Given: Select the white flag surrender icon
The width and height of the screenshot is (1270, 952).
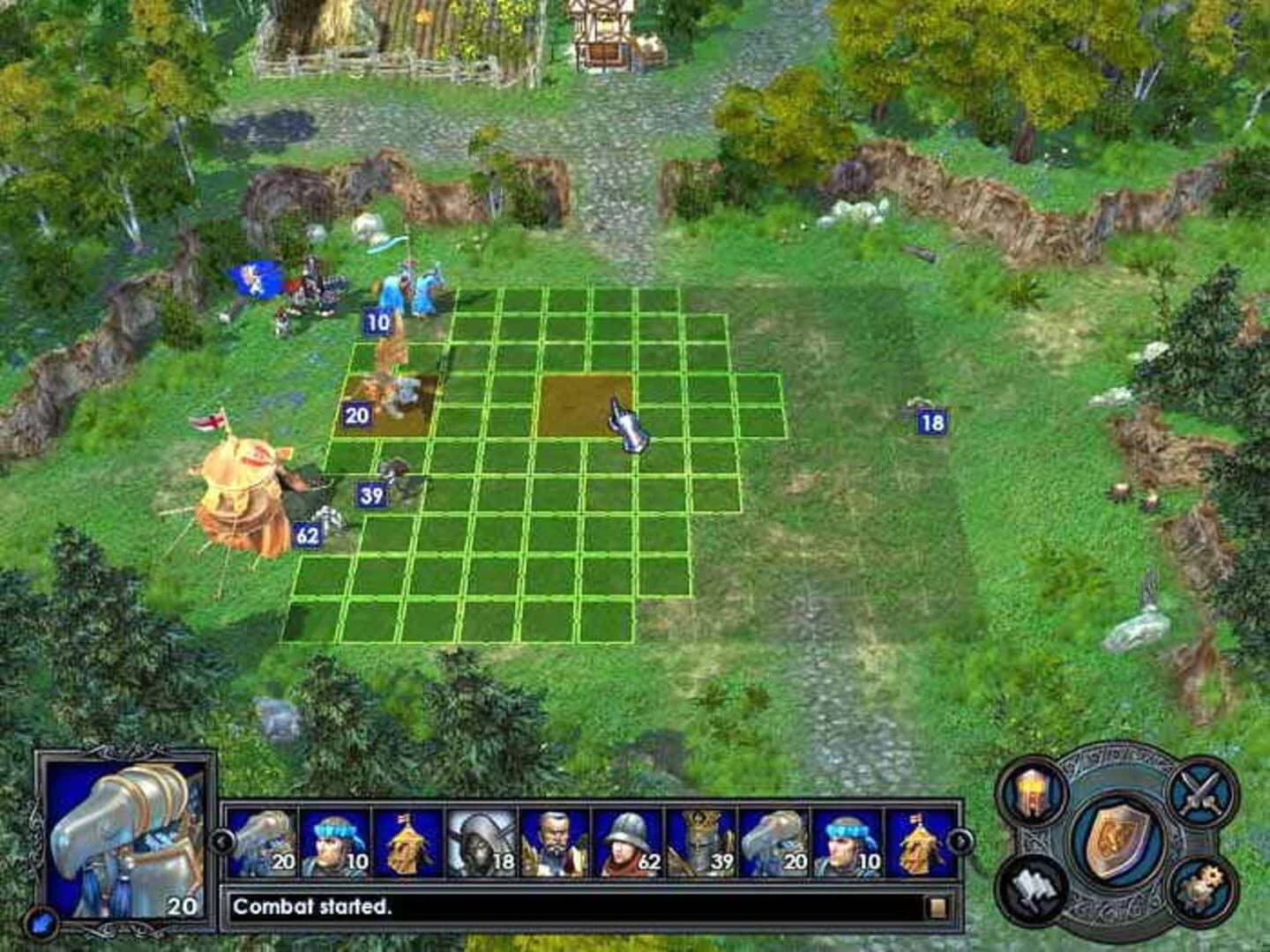Looking at the screenshot, I should 1033,889.
